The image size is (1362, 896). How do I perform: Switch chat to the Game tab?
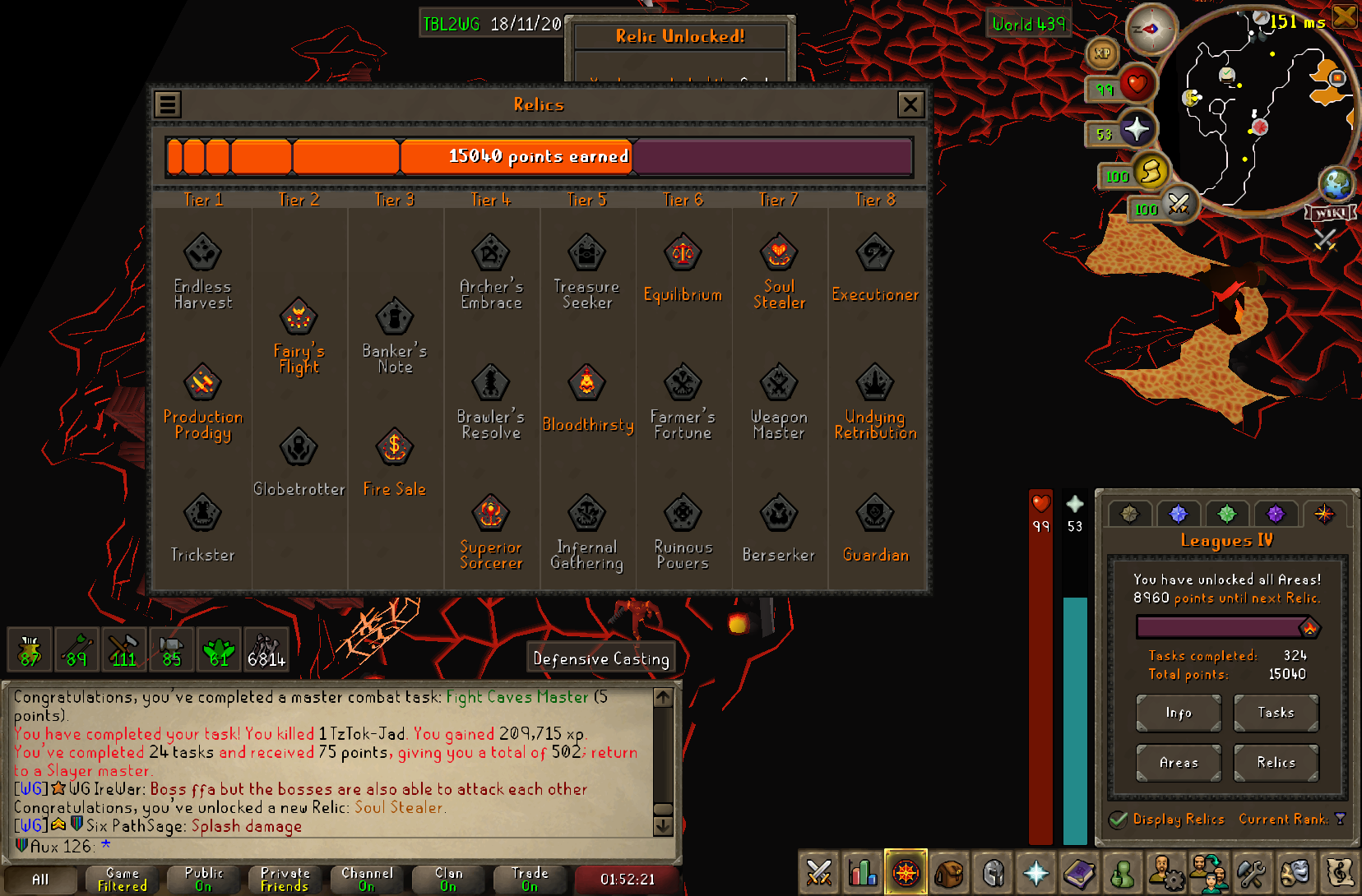[123, 879]
